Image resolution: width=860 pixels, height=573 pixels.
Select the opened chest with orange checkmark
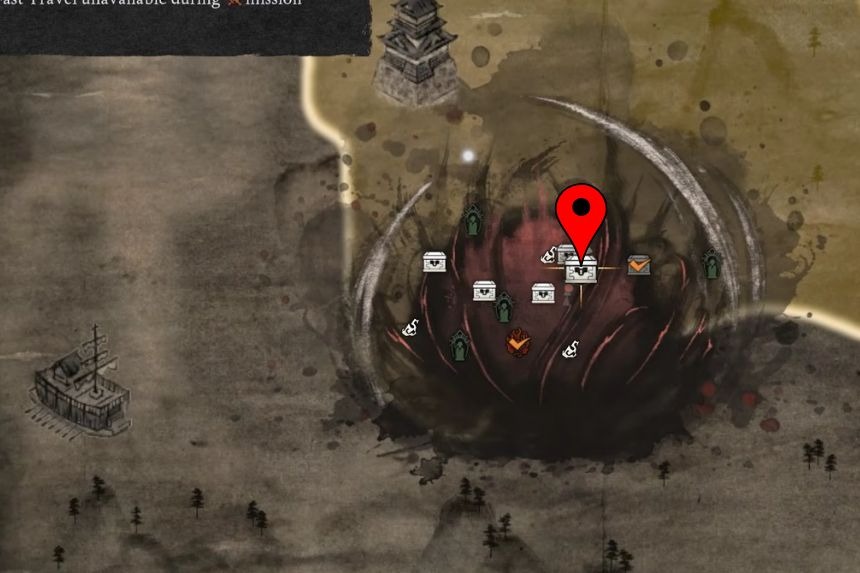click(639, 265)
